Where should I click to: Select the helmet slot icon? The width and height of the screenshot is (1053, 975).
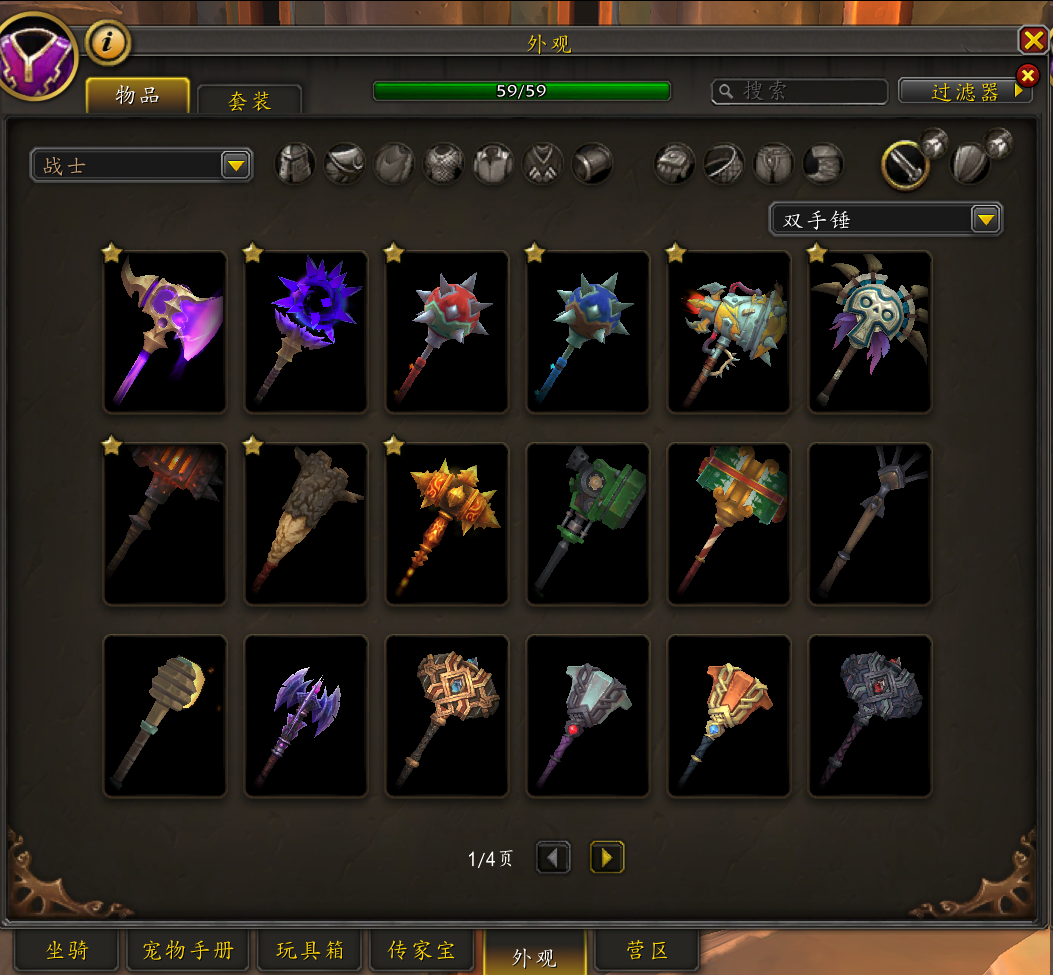[296, 164]
